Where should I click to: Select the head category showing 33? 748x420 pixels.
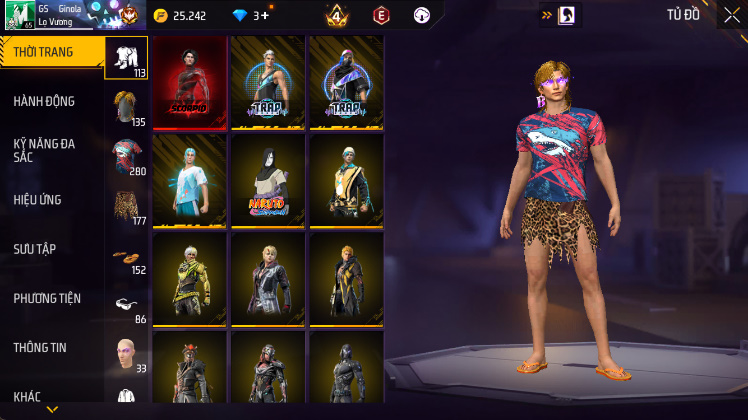[x=126, y=353]
